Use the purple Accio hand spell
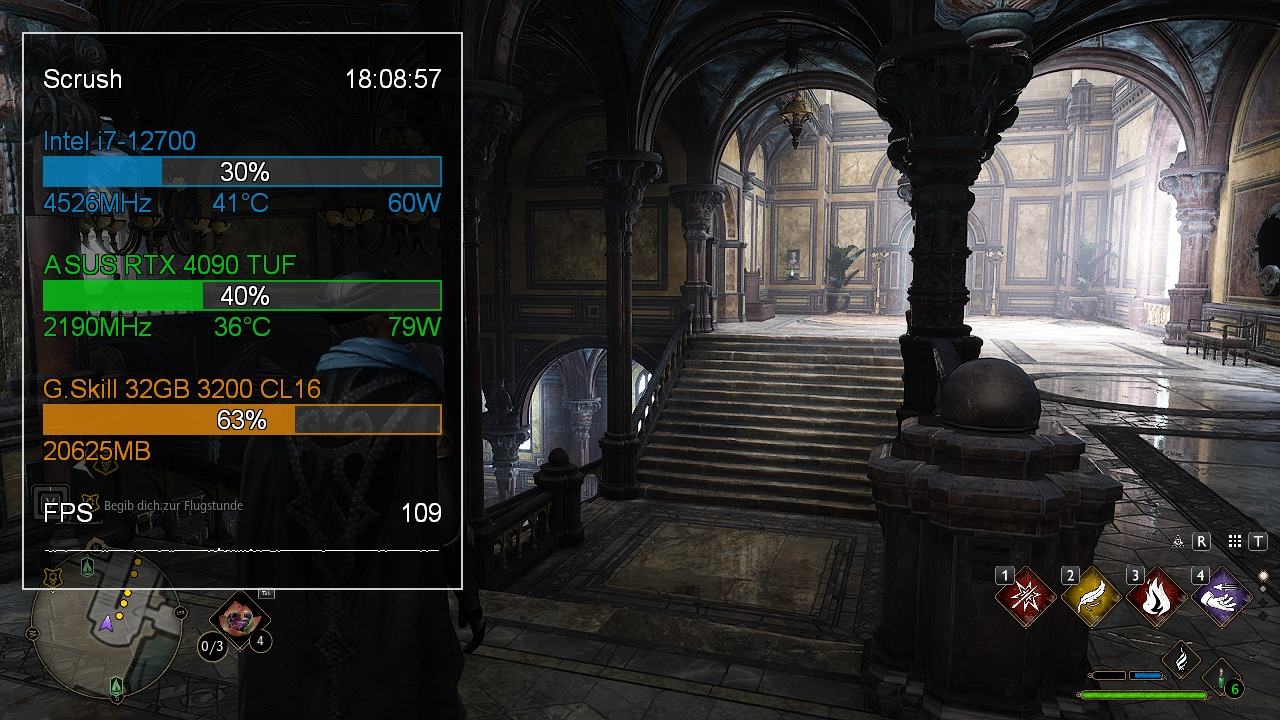1280x720 pixels. pyautogui.click(x=1221, y=599)
